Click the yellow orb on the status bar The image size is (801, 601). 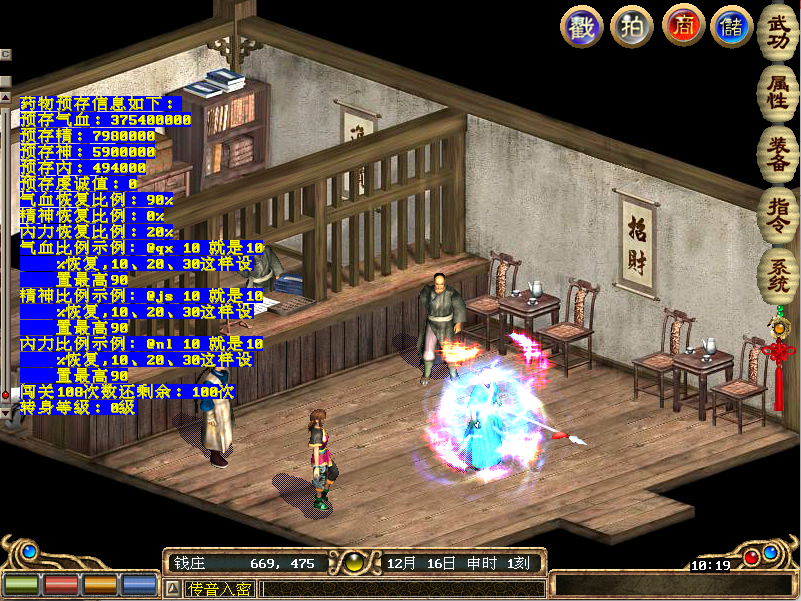click(x=353, y=563)
